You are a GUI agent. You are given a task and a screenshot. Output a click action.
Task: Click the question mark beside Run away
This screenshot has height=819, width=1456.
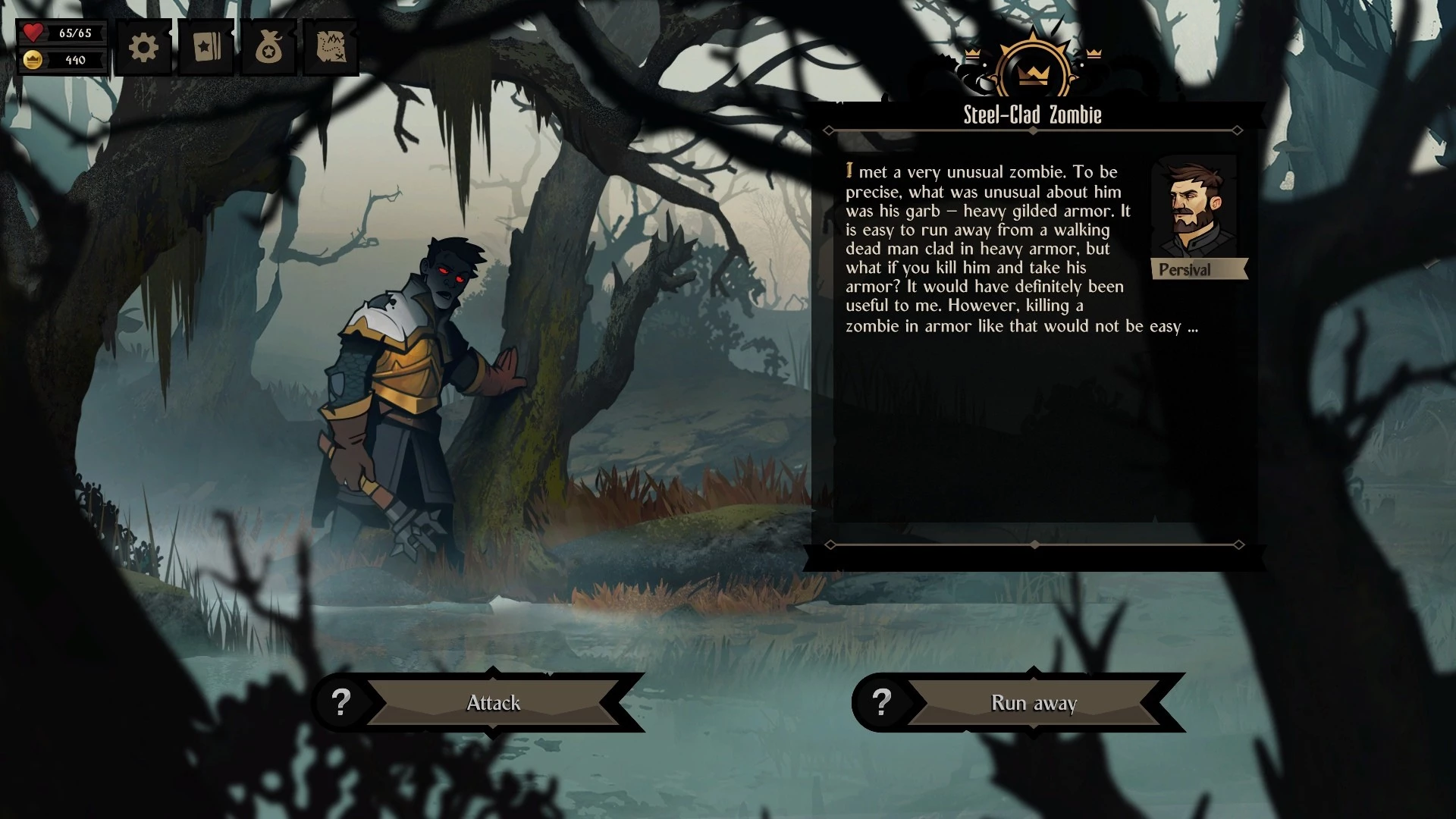(881, 703)
